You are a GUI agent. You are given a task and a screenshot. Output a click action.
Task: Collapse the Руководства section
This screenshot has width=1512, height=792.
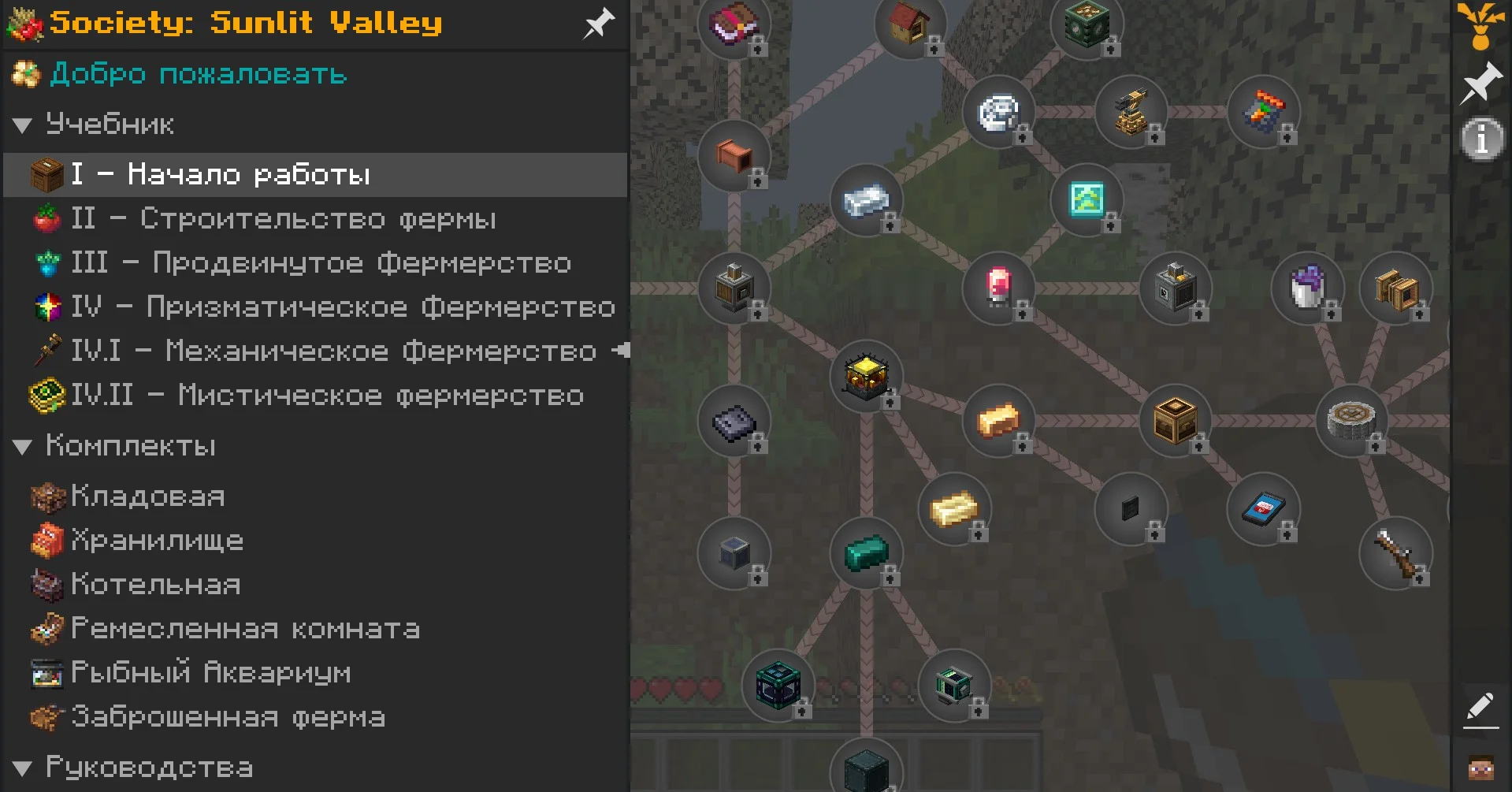click(22, 769)
